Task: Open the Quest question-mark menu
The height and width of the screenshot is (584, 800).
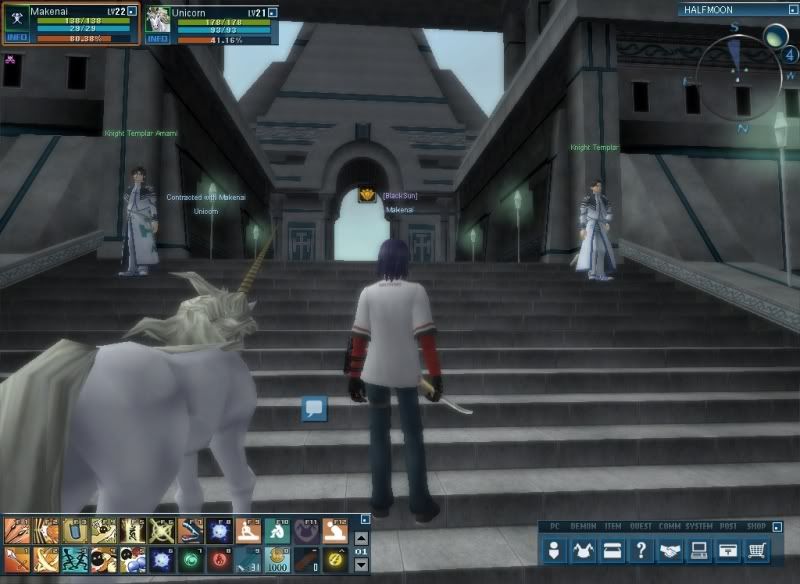Action: [641, 550]
